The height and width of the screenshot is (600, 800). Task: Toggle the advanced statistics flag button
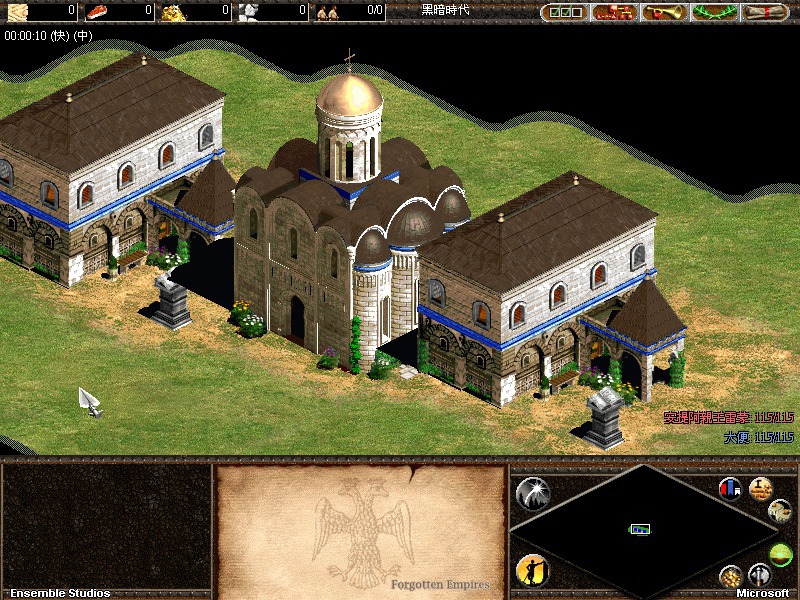click(x=730, y=489)
